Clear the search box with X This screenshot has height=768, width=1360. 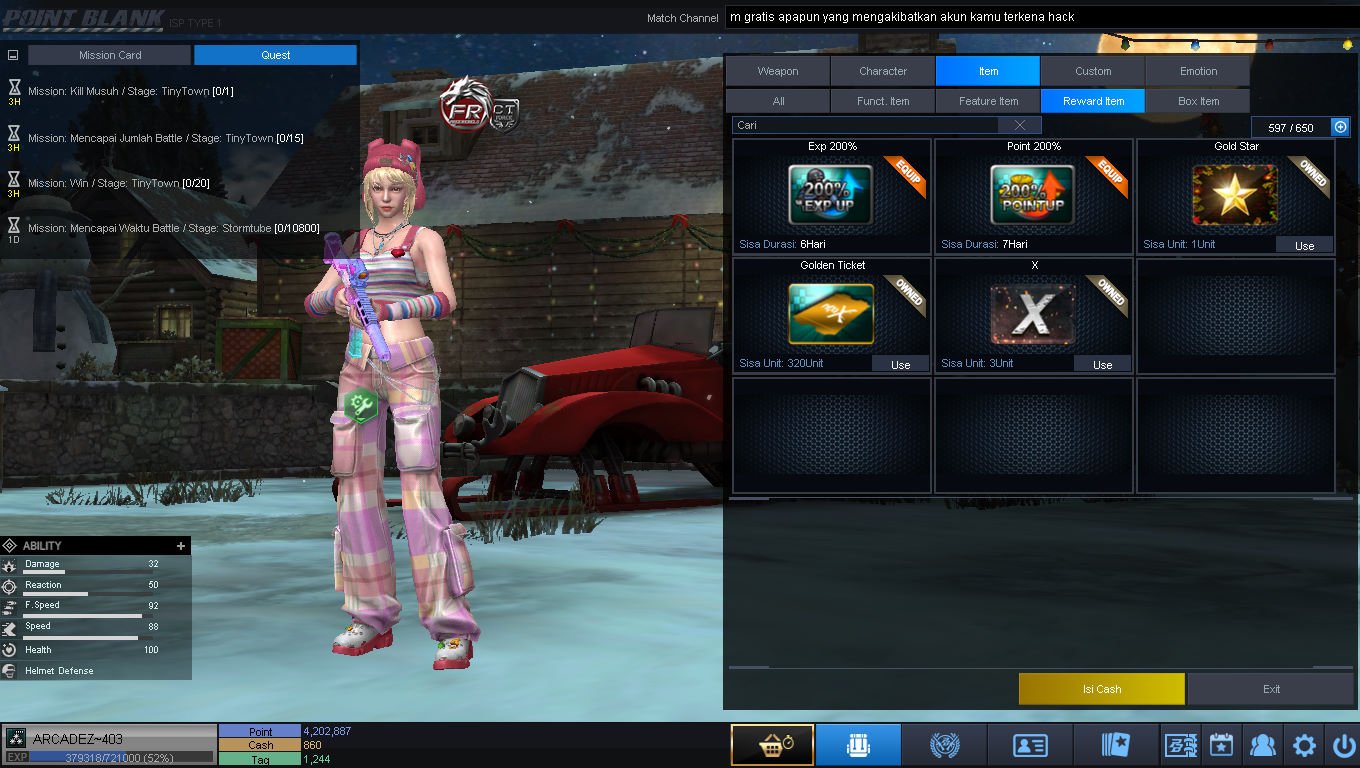click(x=1019, y=125)
